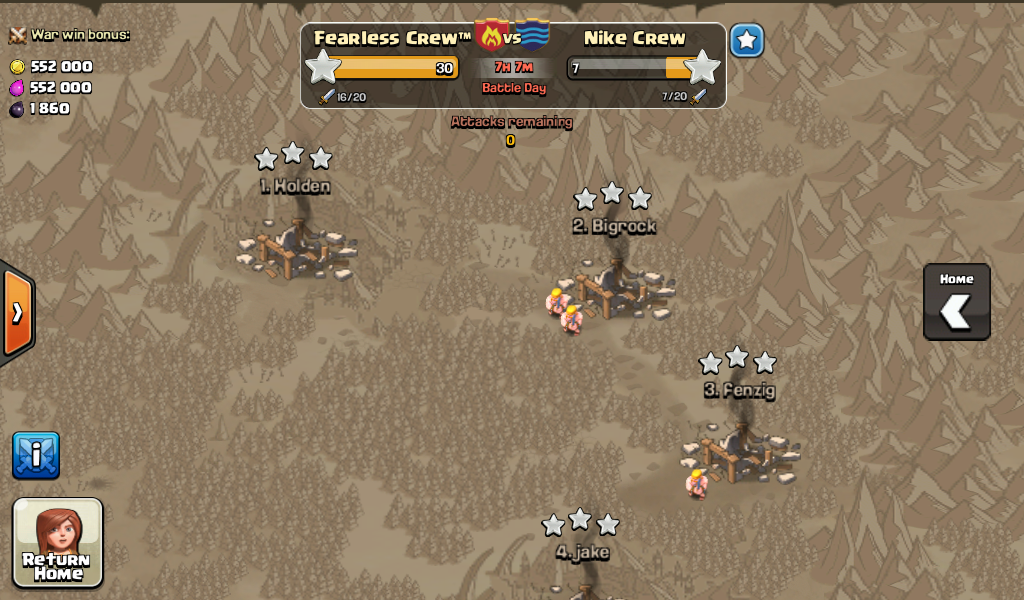This screenshot has height=600, width=1024.
Task: Expand the orange arrow side panel
Action: (x=17, y=313)
